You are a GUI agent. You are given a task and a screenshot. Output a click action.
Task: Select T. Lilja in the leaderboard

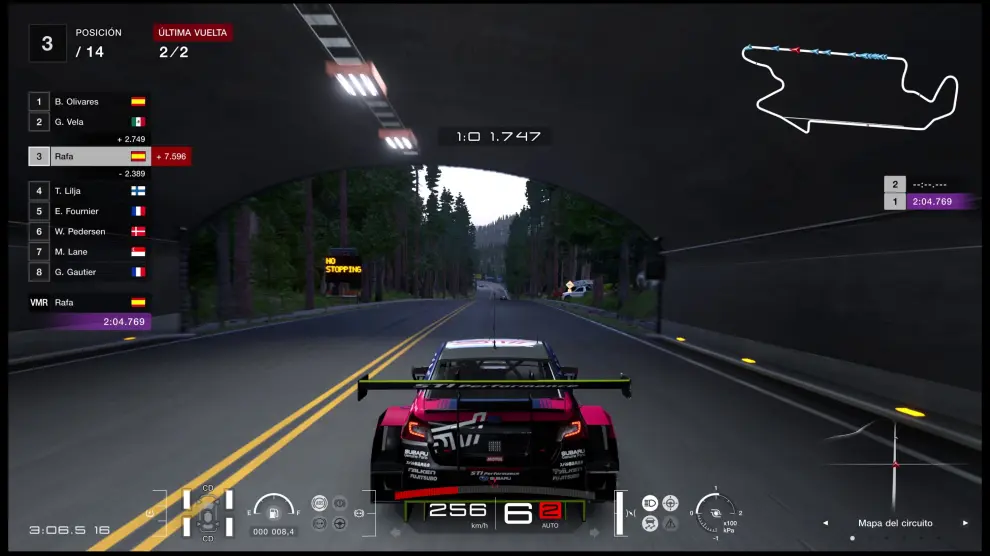(x=90, y=190)
